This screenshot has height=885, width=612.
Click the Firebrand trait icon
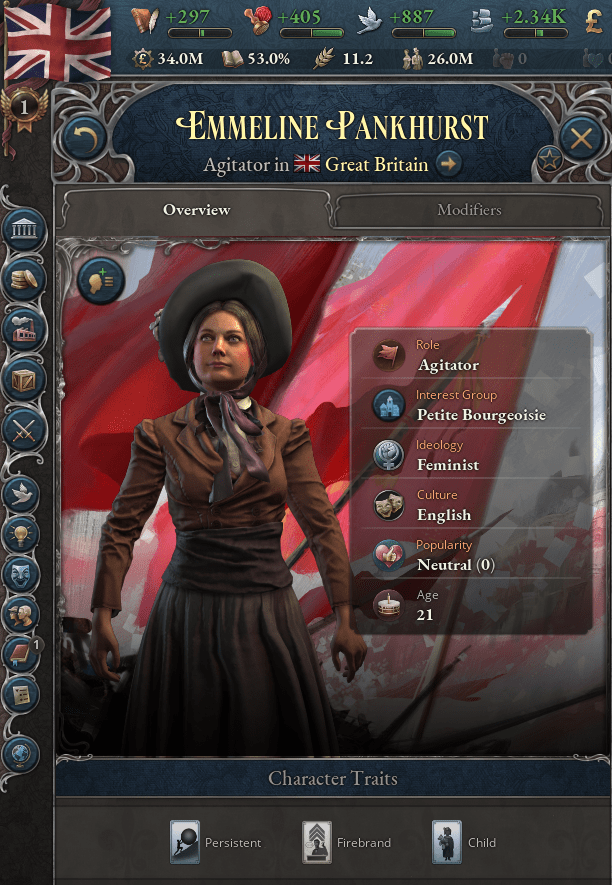(x=317, y=842)
